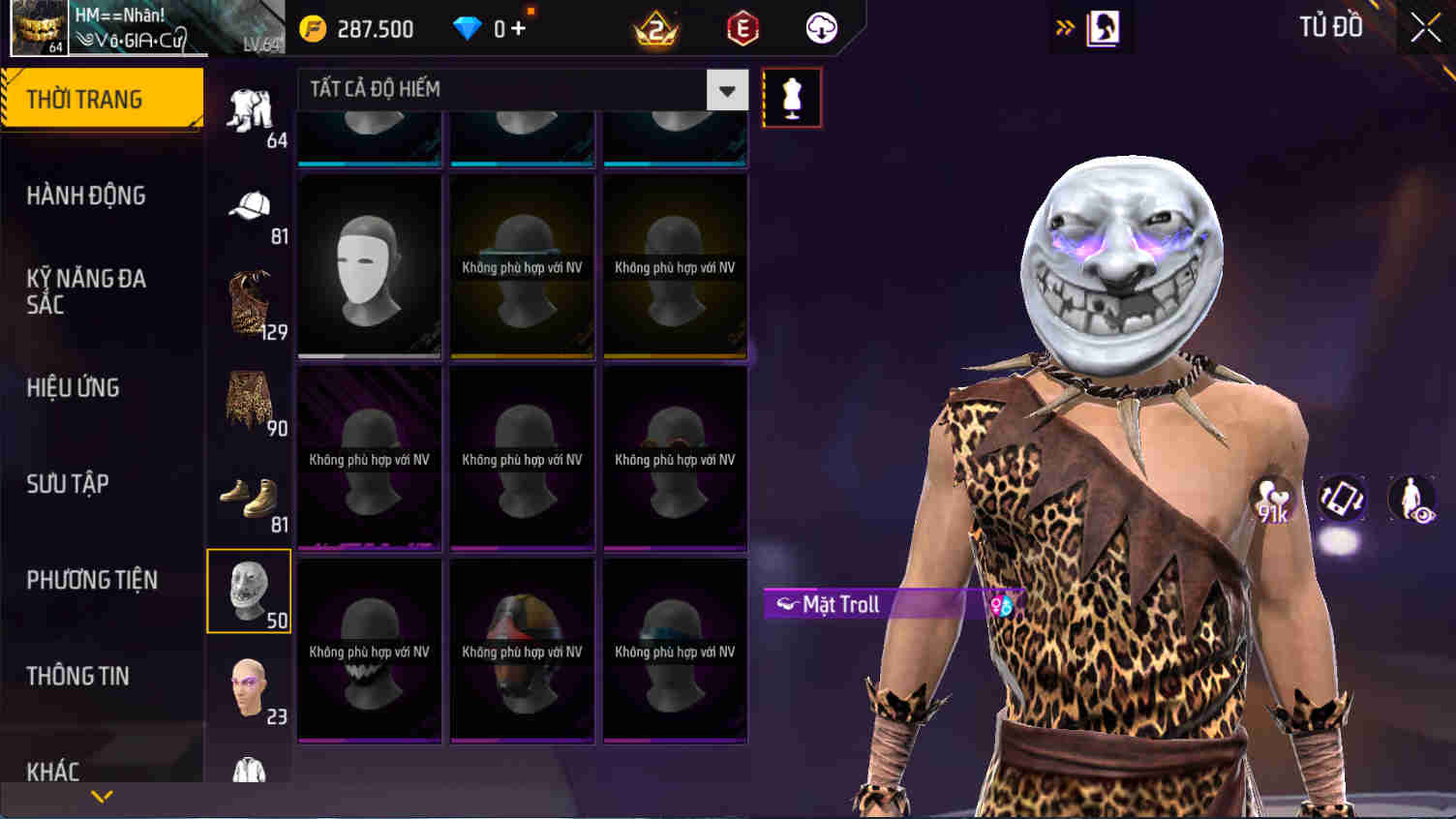Select the white face mask thumbnail
Screen dimensions: 1456x819
point(369,266)
